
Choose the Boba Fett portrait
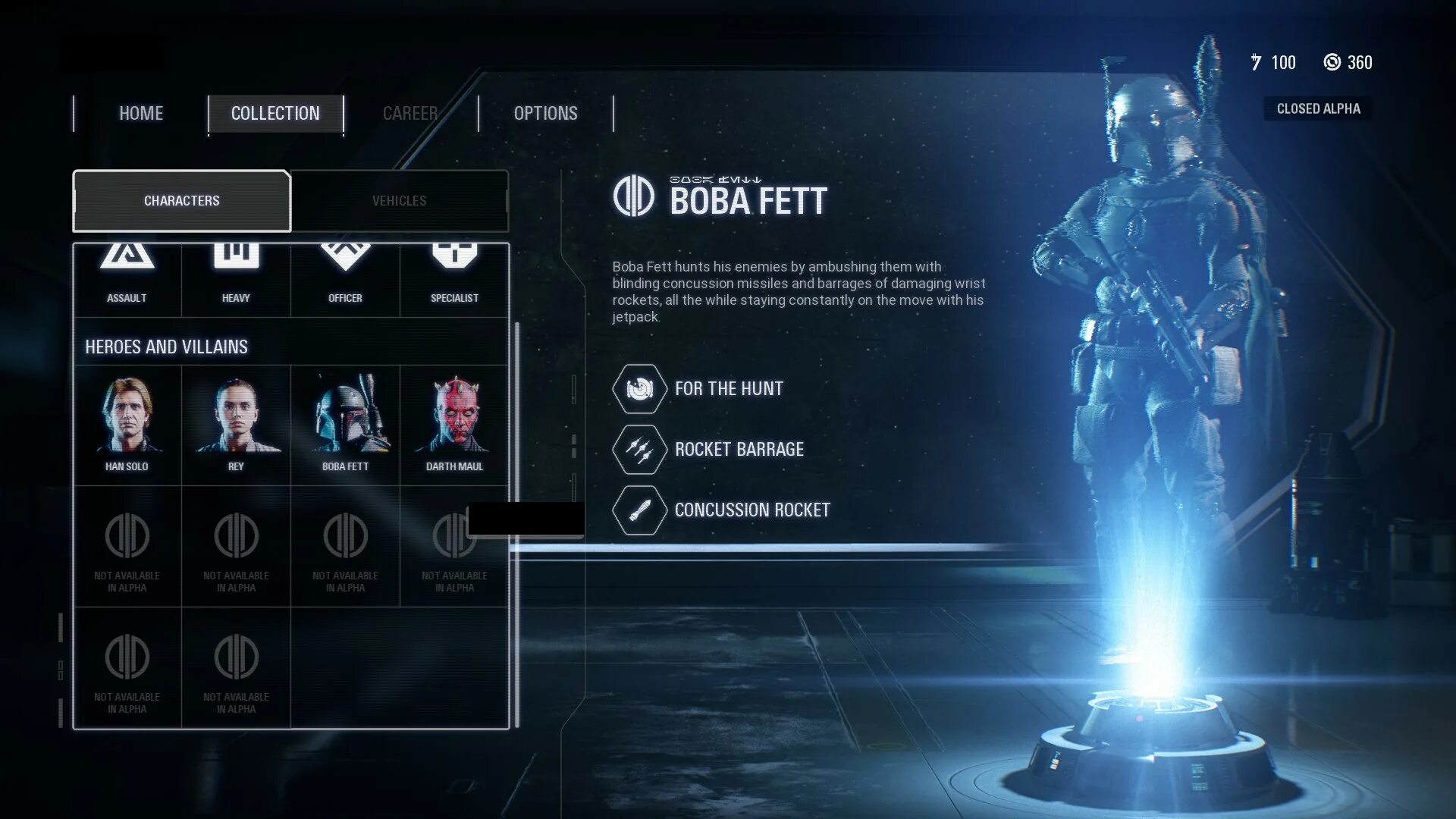coord(345,425)
